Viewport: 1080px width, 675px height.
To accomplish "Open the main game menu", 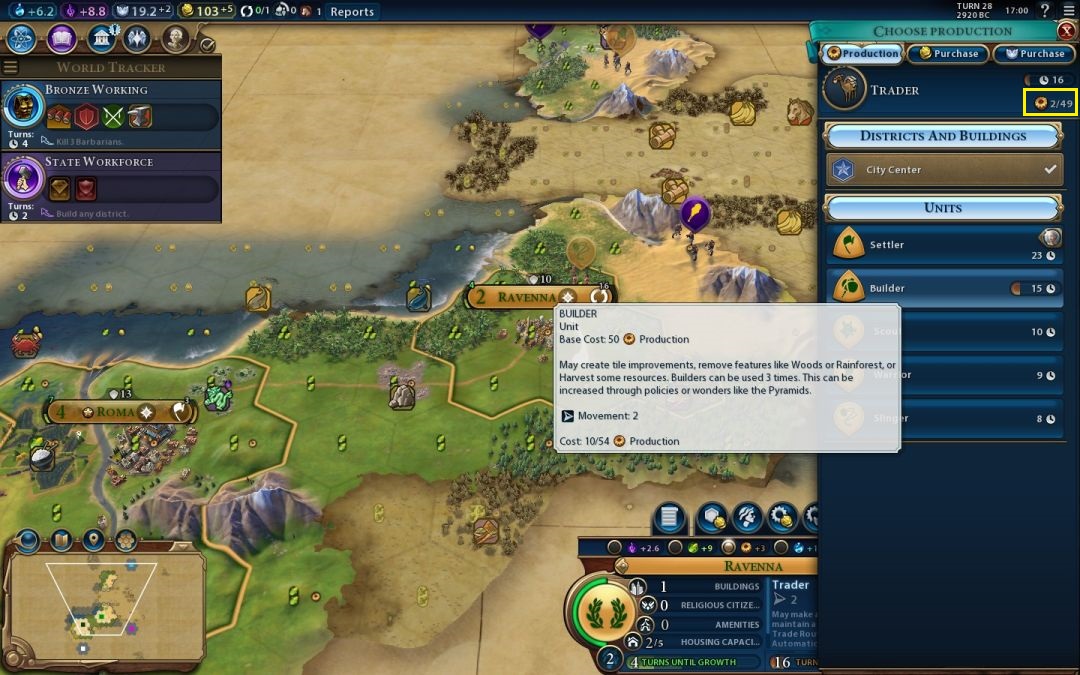I will (1068, 11).
